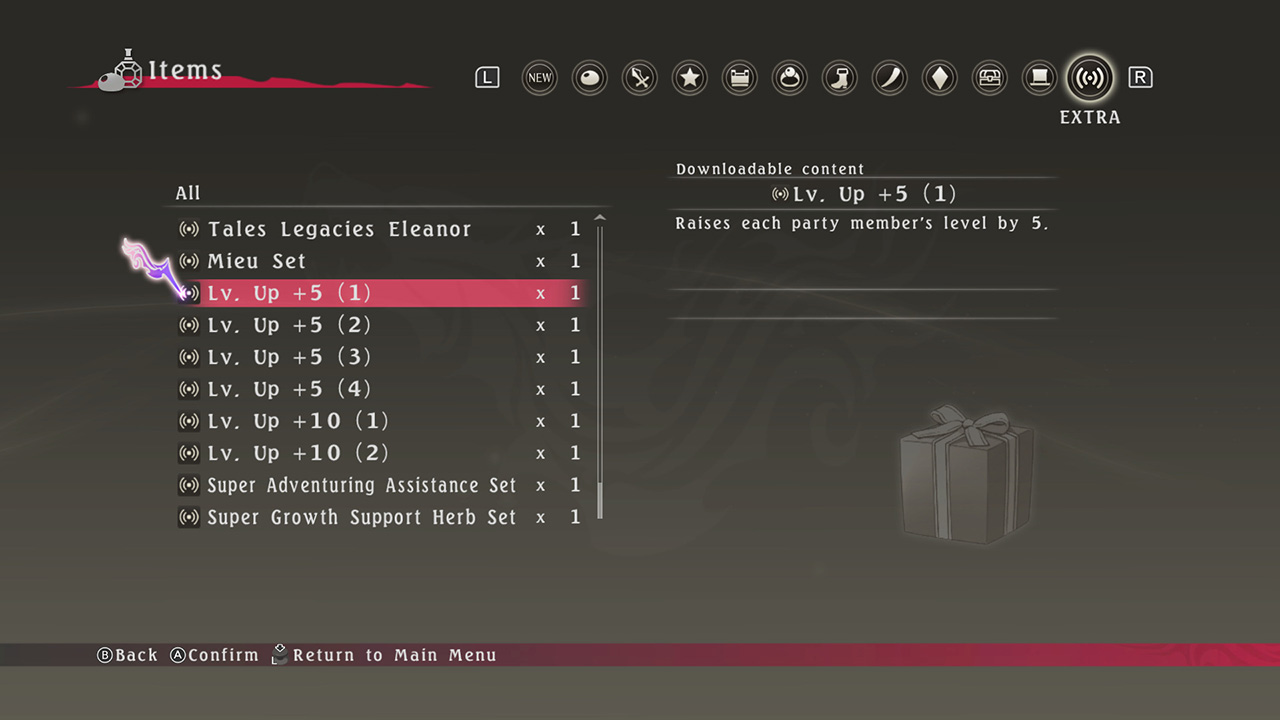Open the weapons category with the sword icon
The width and height of the screenshot is (1280, 720).
click(639, 77)
